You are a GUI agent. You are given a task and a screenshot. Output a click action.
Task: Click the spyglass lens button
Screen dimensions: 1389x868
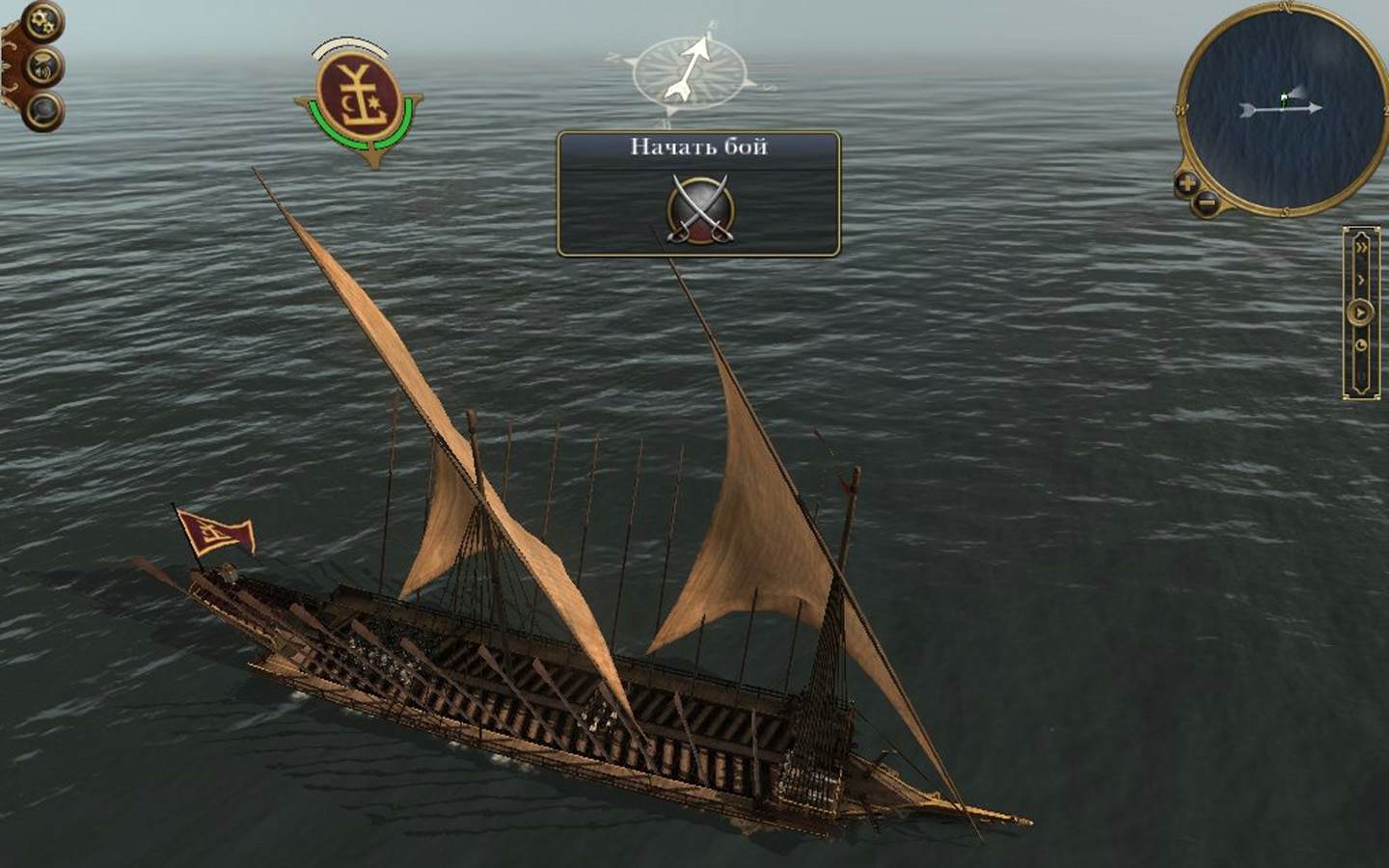pyautogui.click(x=43, y=110)
